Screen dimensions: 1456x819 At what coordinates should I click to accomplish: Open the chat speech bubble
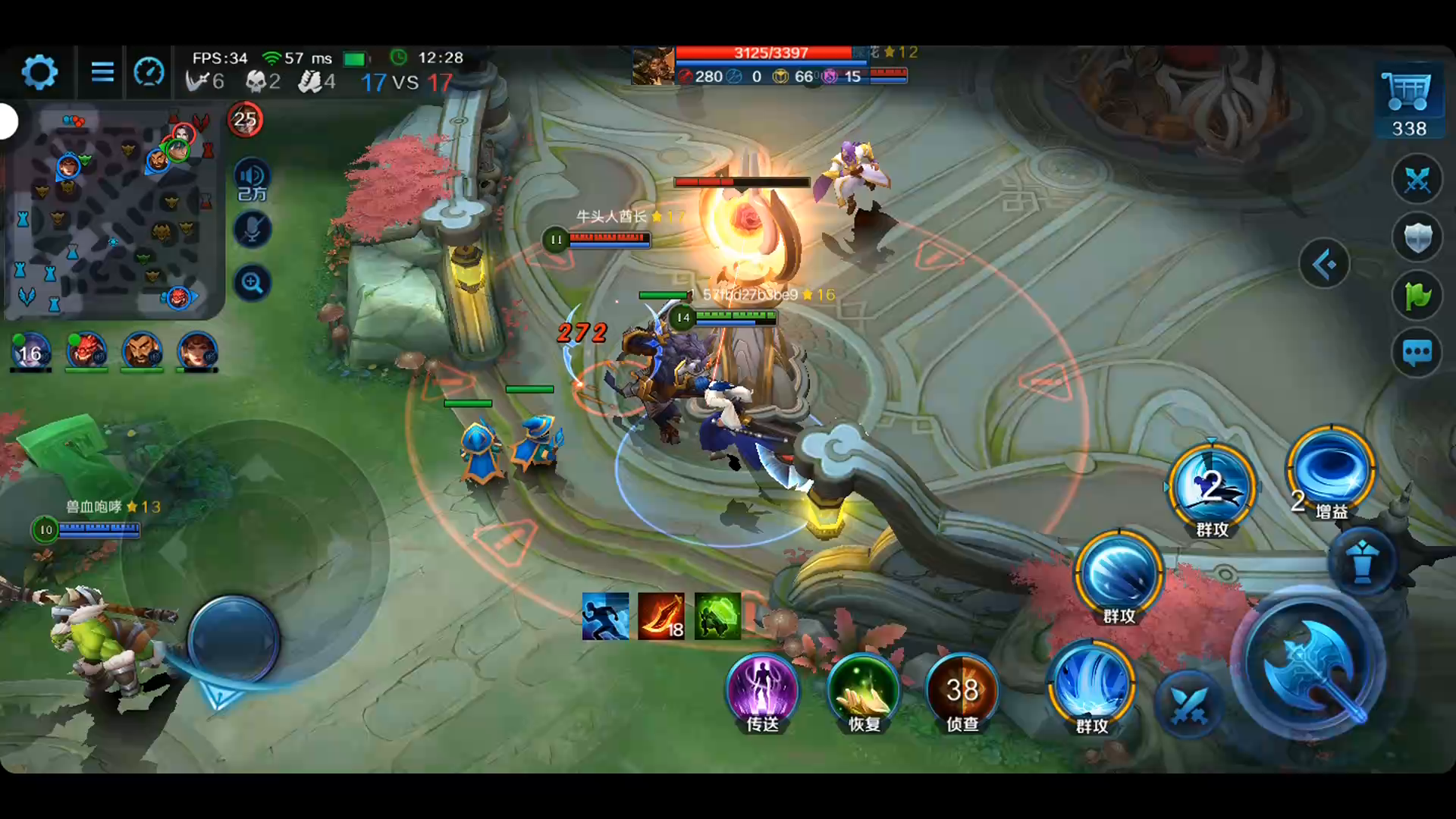[x=1417, y=353]
